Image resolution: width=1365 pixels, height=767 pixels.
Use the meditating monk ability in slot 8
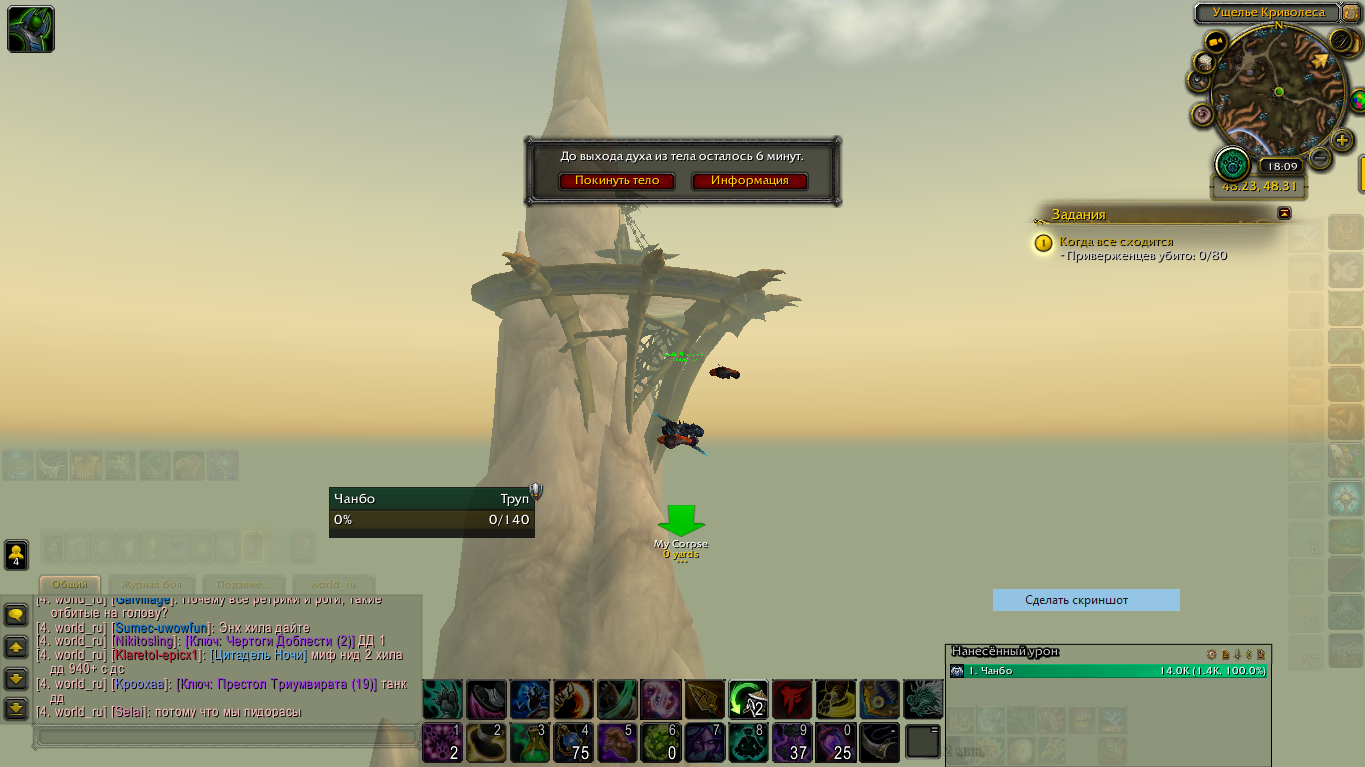point(748,743)
